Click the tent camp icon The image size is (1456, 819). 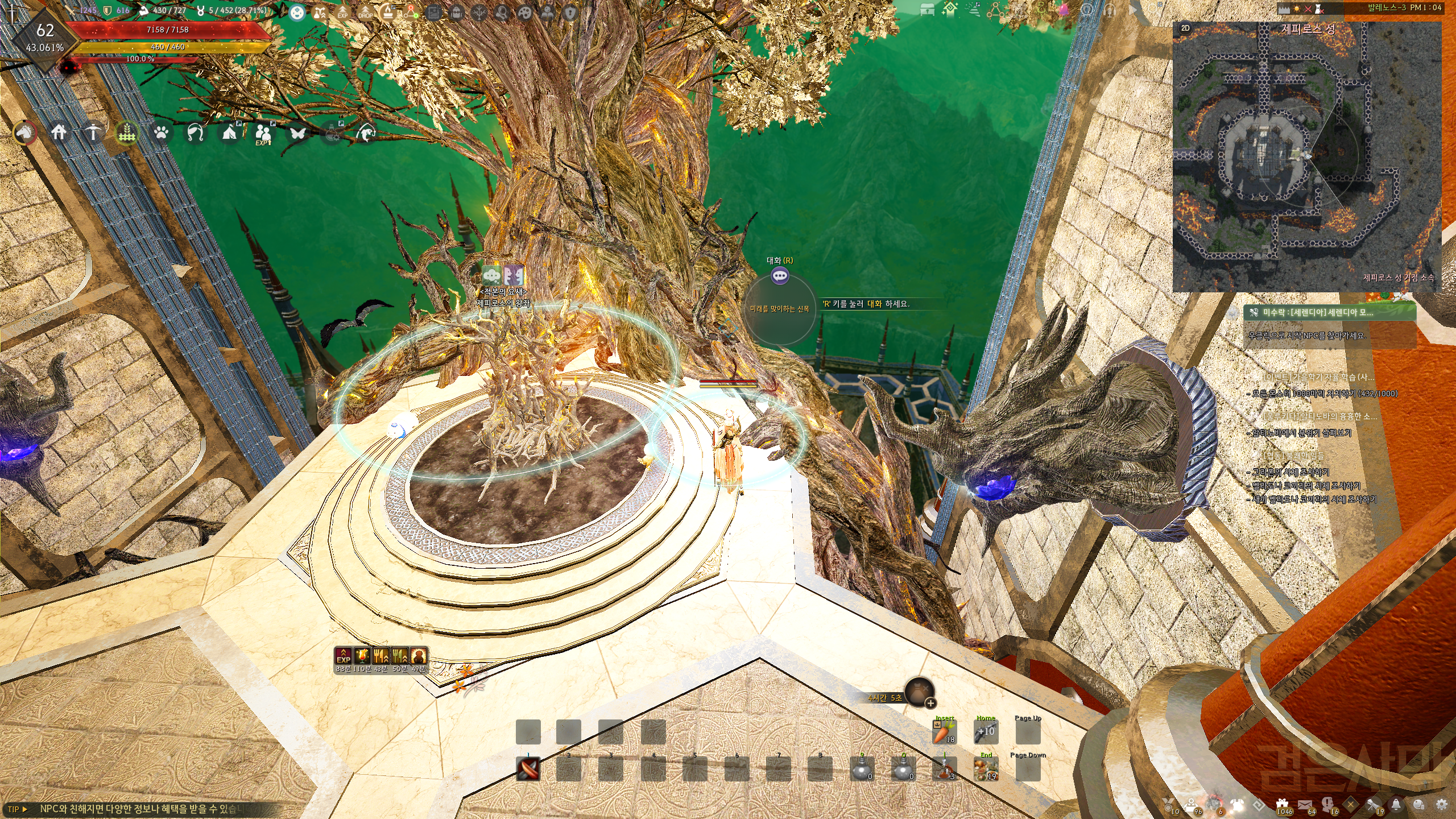(x=230, y=133)
